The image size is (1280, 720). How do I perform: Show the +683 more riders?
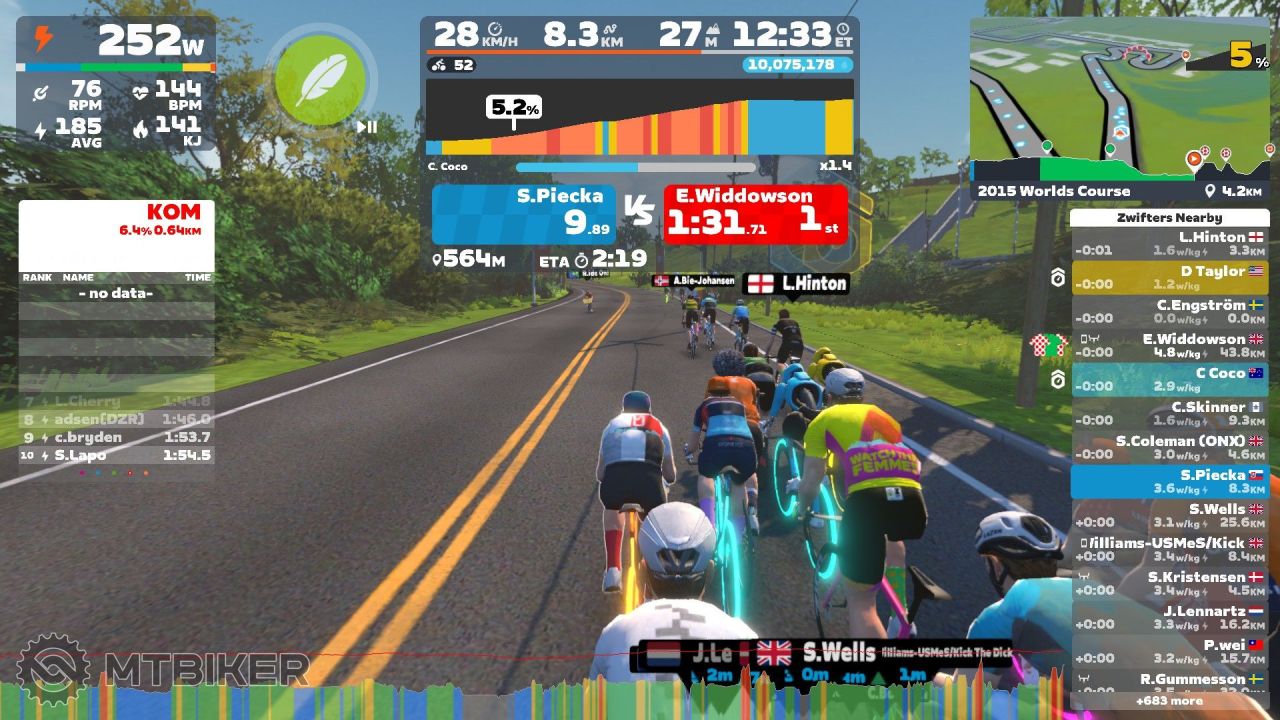(1168, 701)
